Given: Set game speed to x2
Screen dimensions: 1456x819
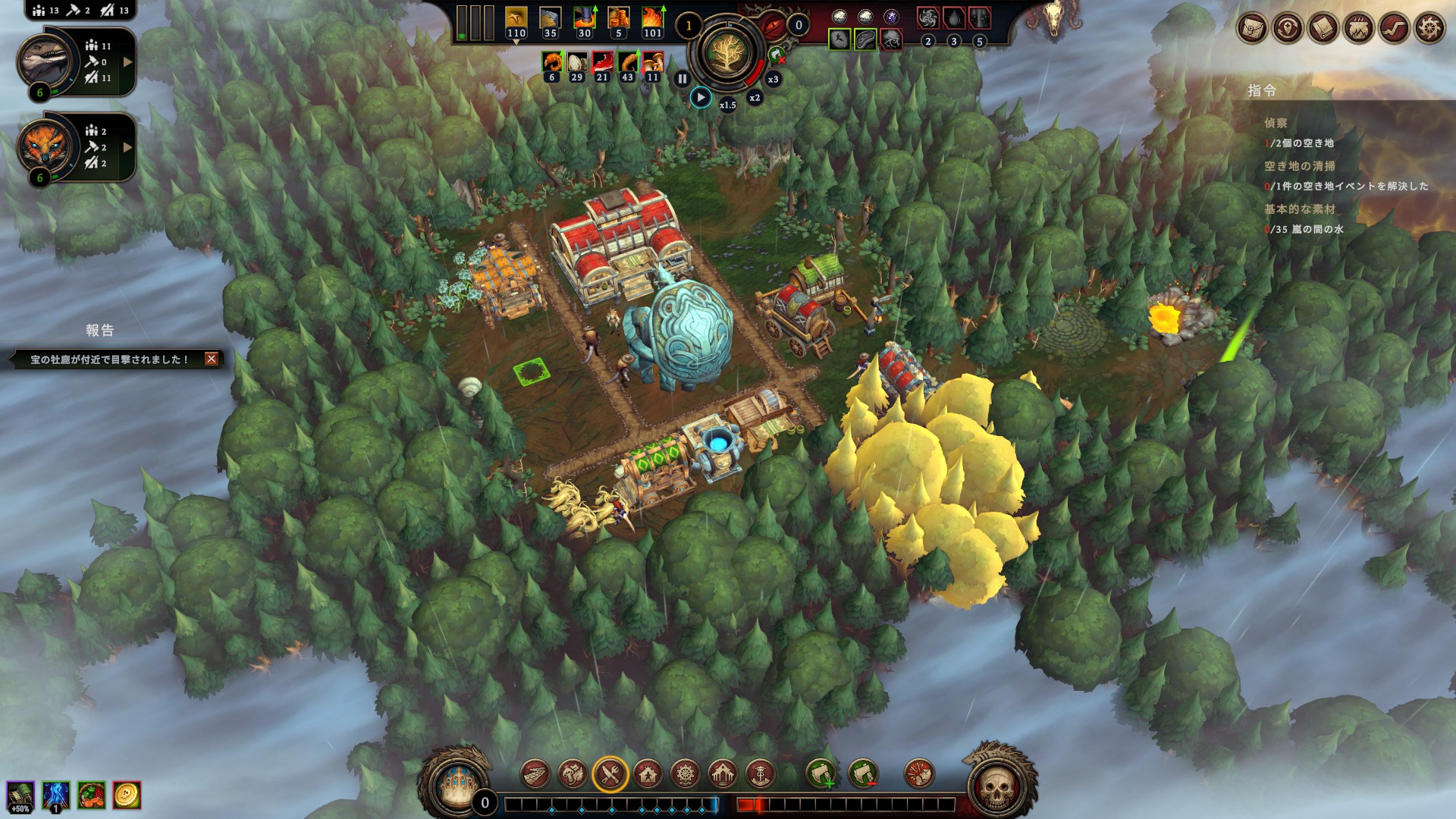Looking at the screenshot, I should coord(755,98).
